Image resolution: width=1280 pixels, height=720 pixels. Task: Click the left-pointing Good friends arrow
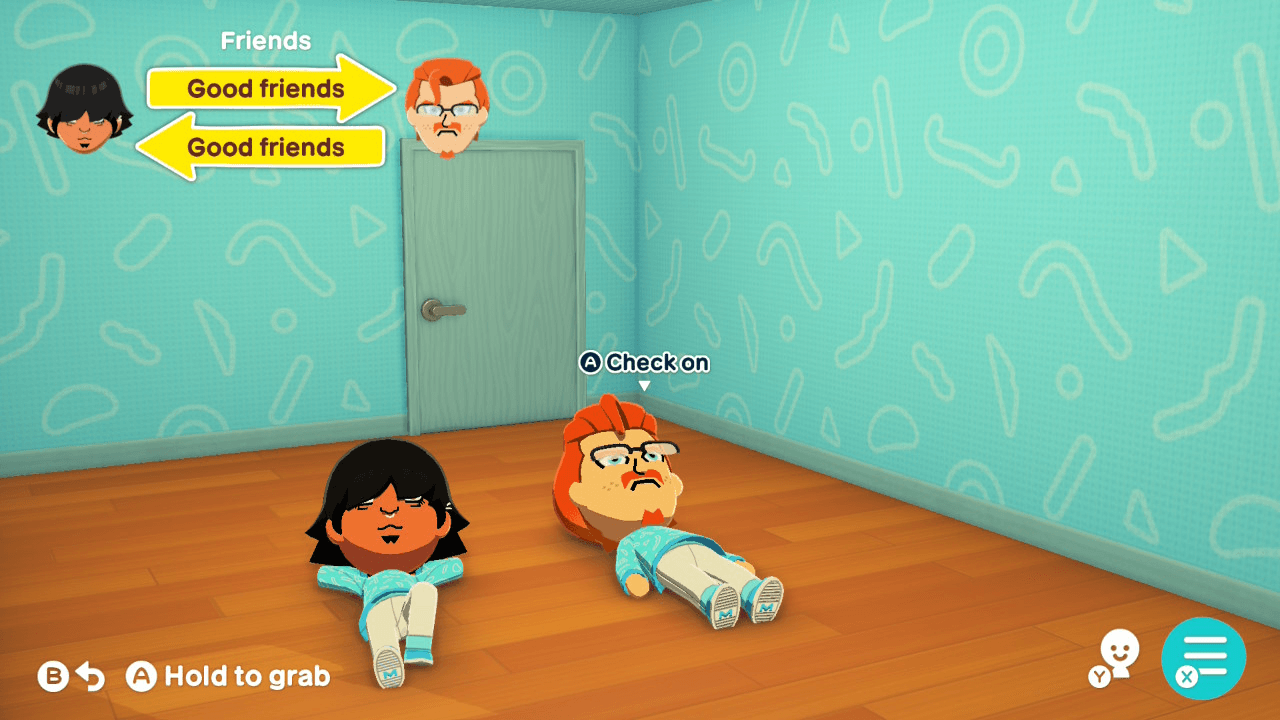tap(264, 148)
